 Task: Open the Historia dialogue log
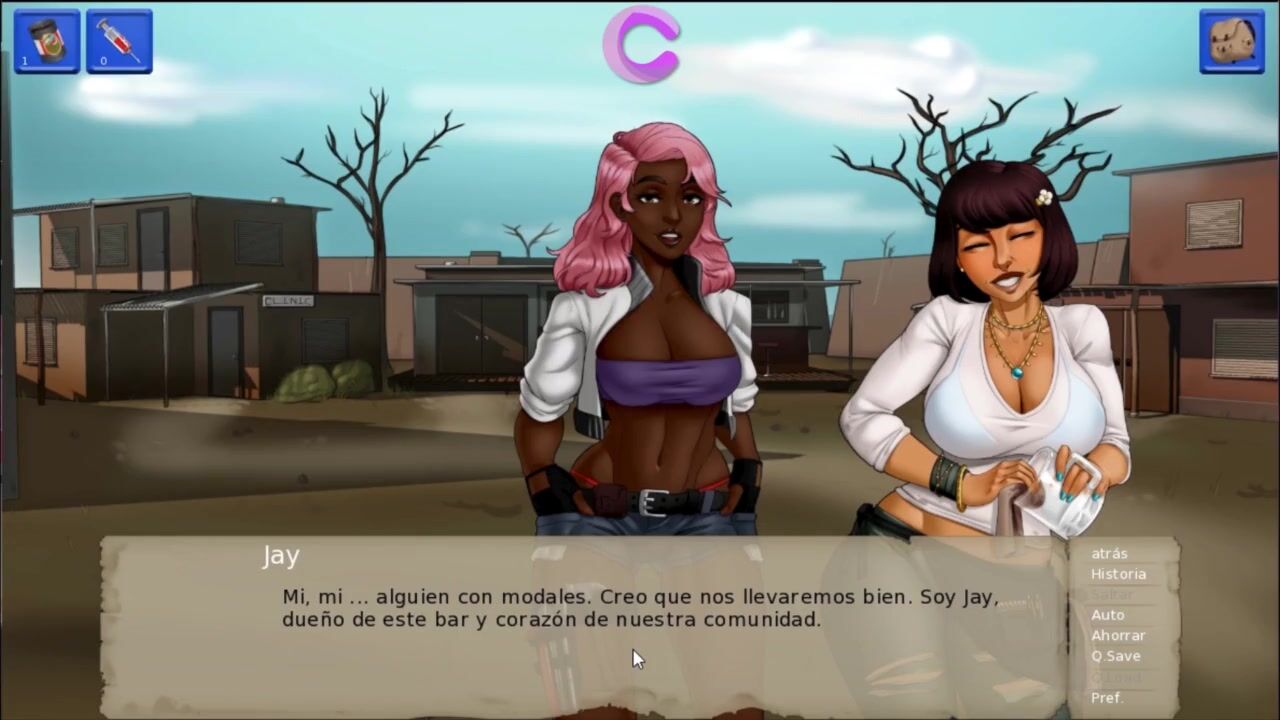pos(1118,574)
